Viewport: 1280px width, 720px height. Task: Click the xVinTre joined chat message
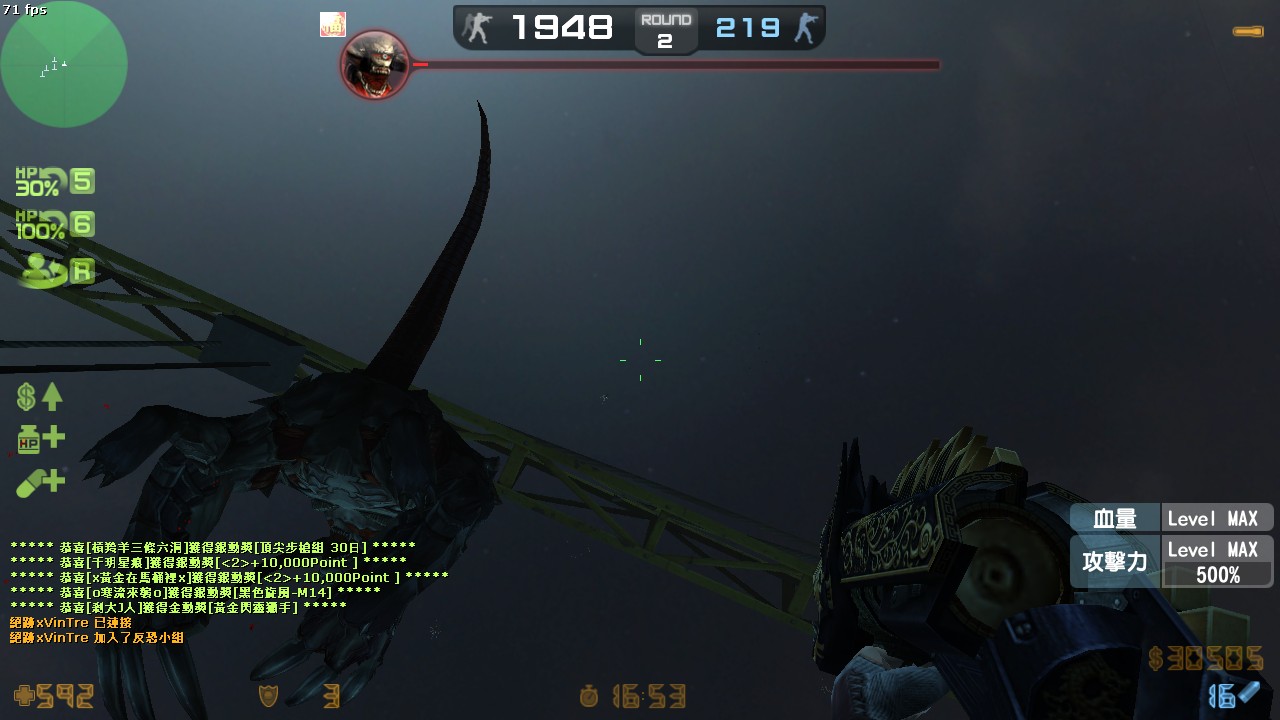click(96, 637)
